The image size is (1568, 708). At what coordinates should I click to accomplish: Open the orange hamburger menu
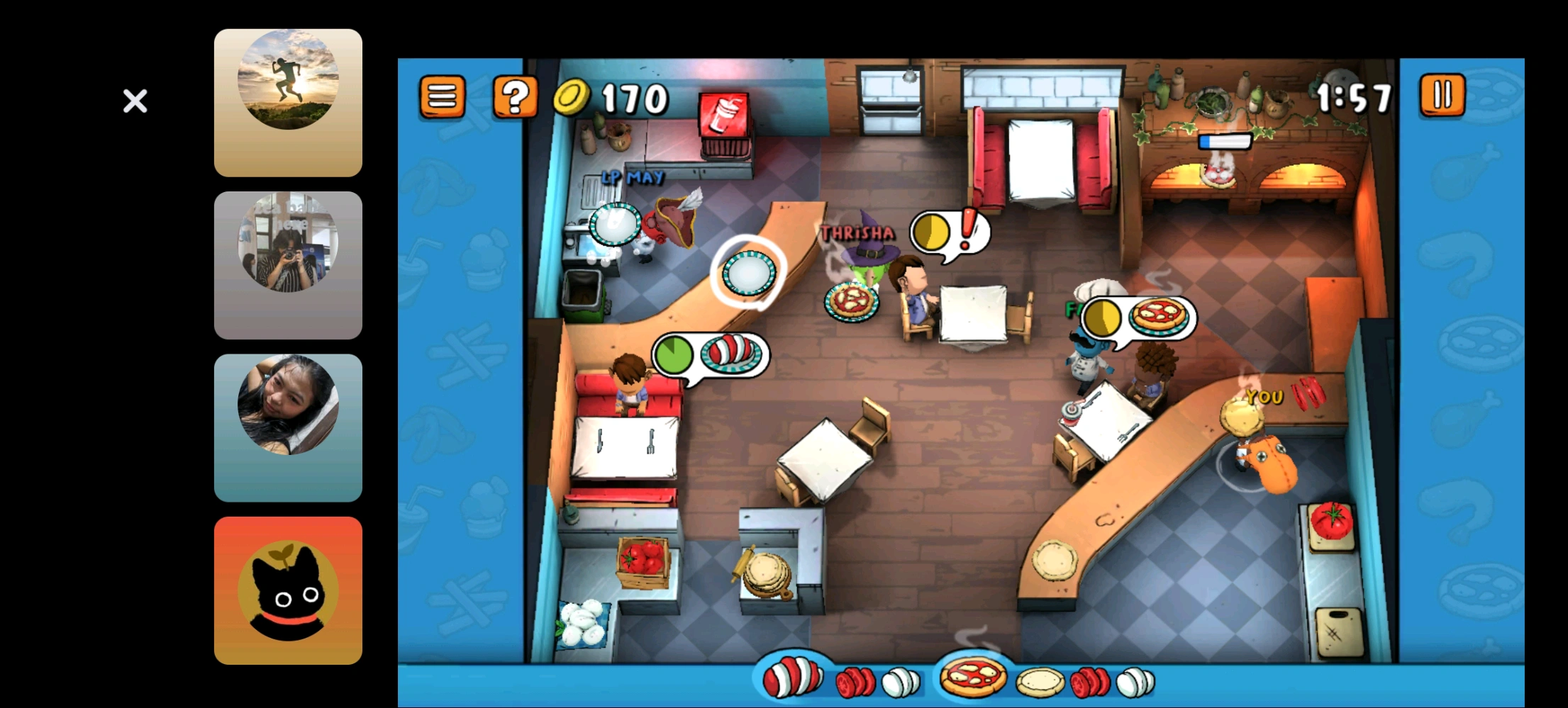(x=442, y=96)
